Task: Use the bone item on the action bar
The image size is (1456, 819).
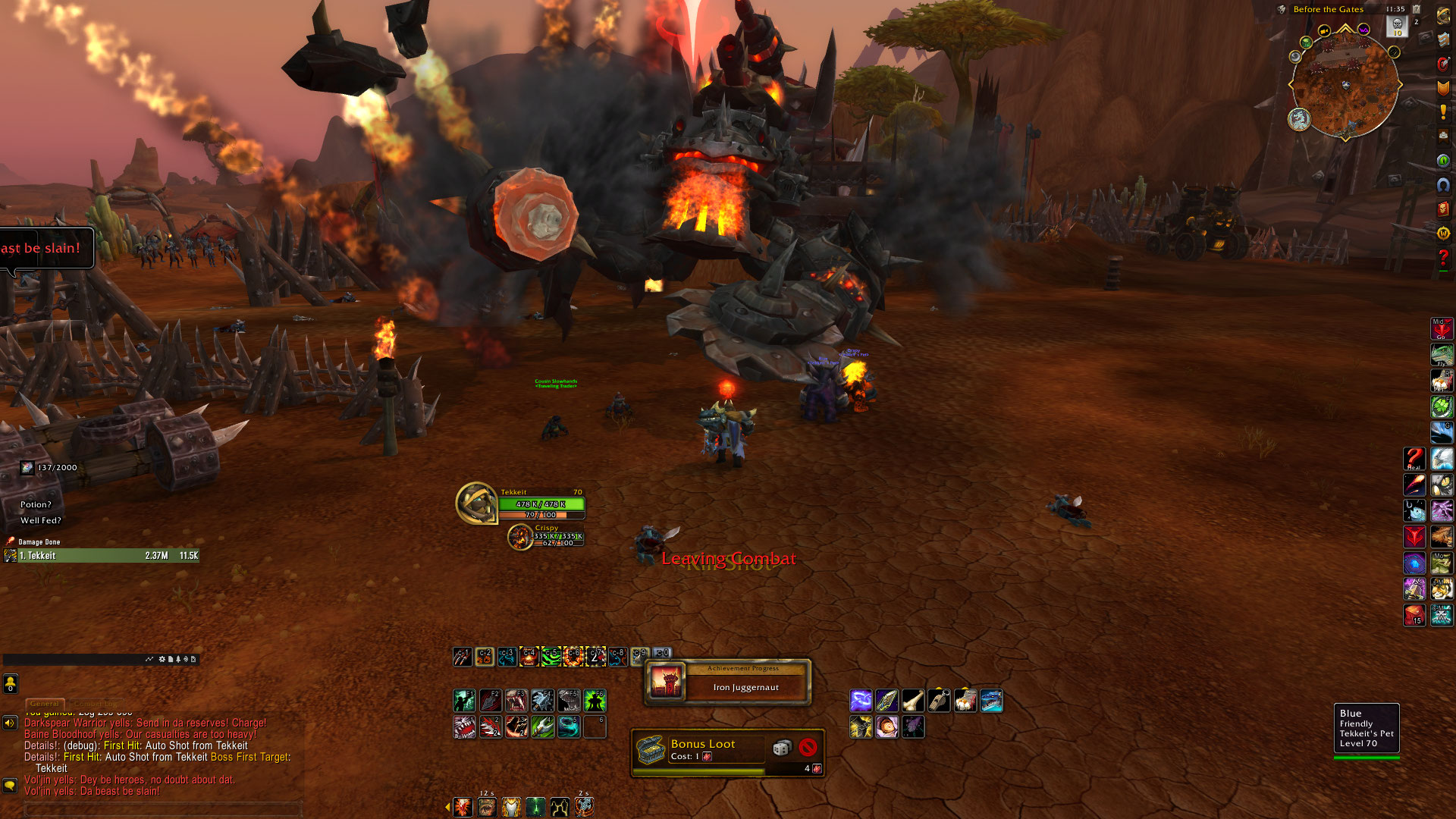Action: (x=912, y=701)
